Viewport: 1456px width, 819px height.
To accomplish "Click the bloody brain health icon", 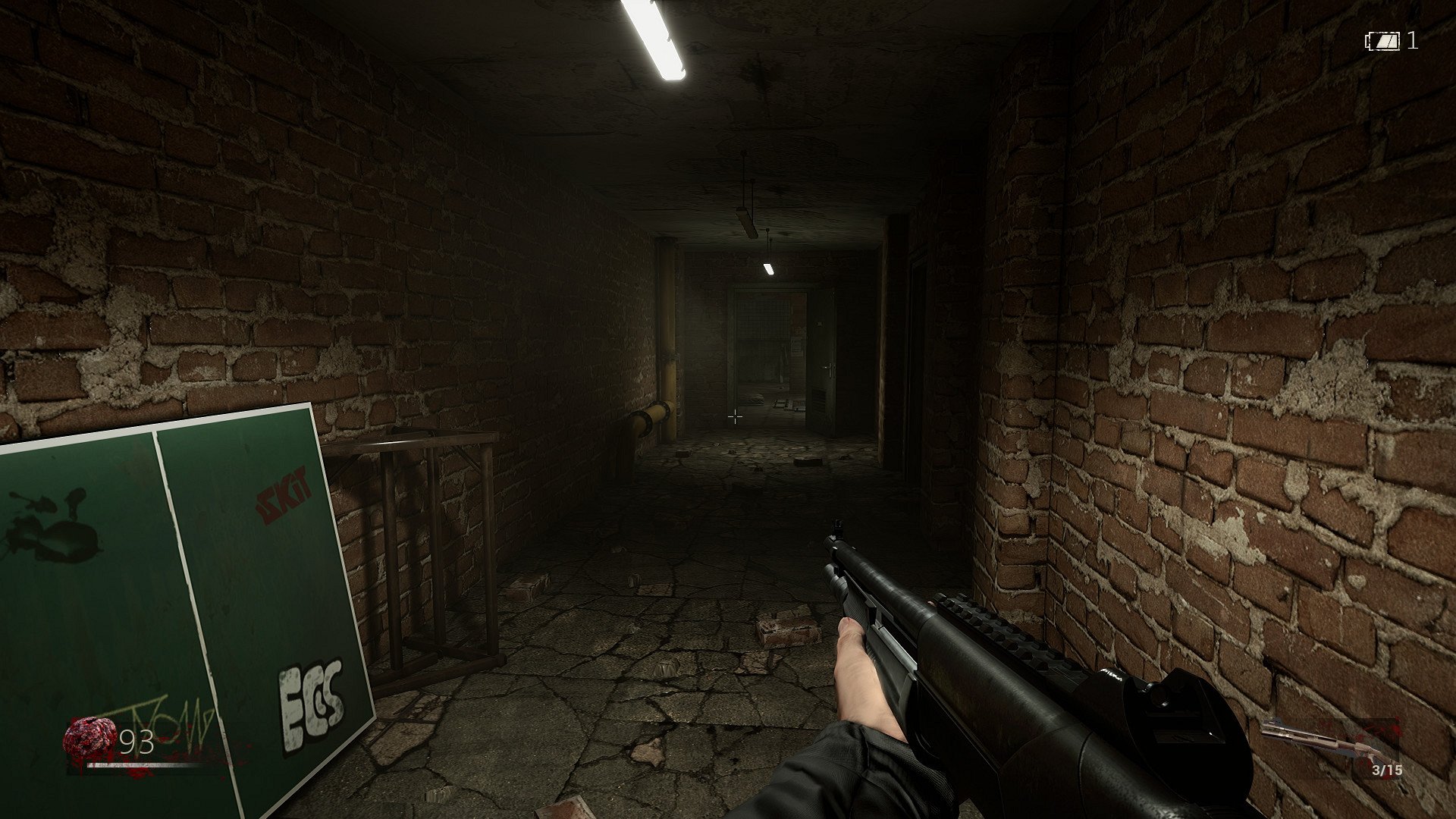I will (x=89, y=738).
